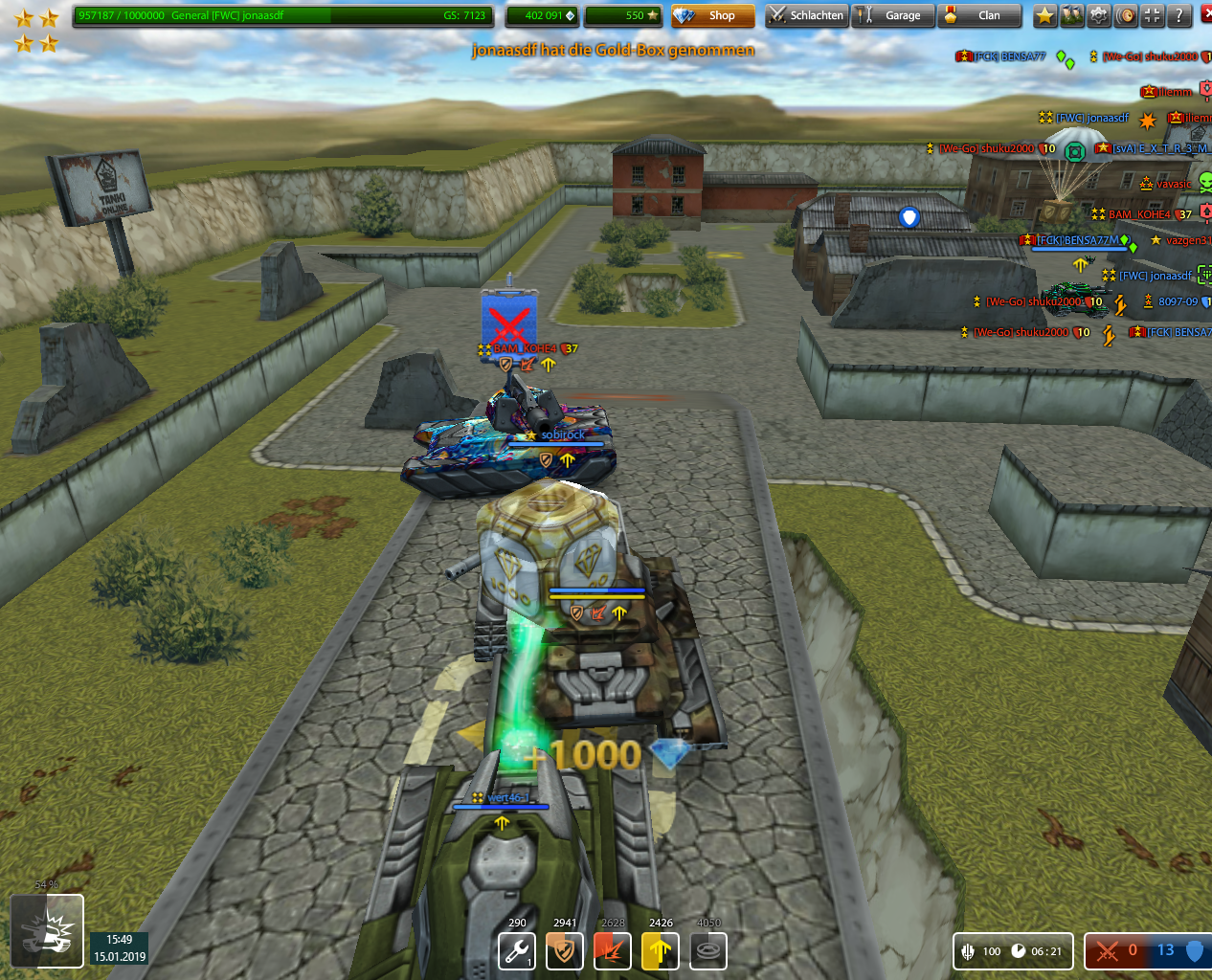Use the repair kit wrench supply

pos(517,951)
